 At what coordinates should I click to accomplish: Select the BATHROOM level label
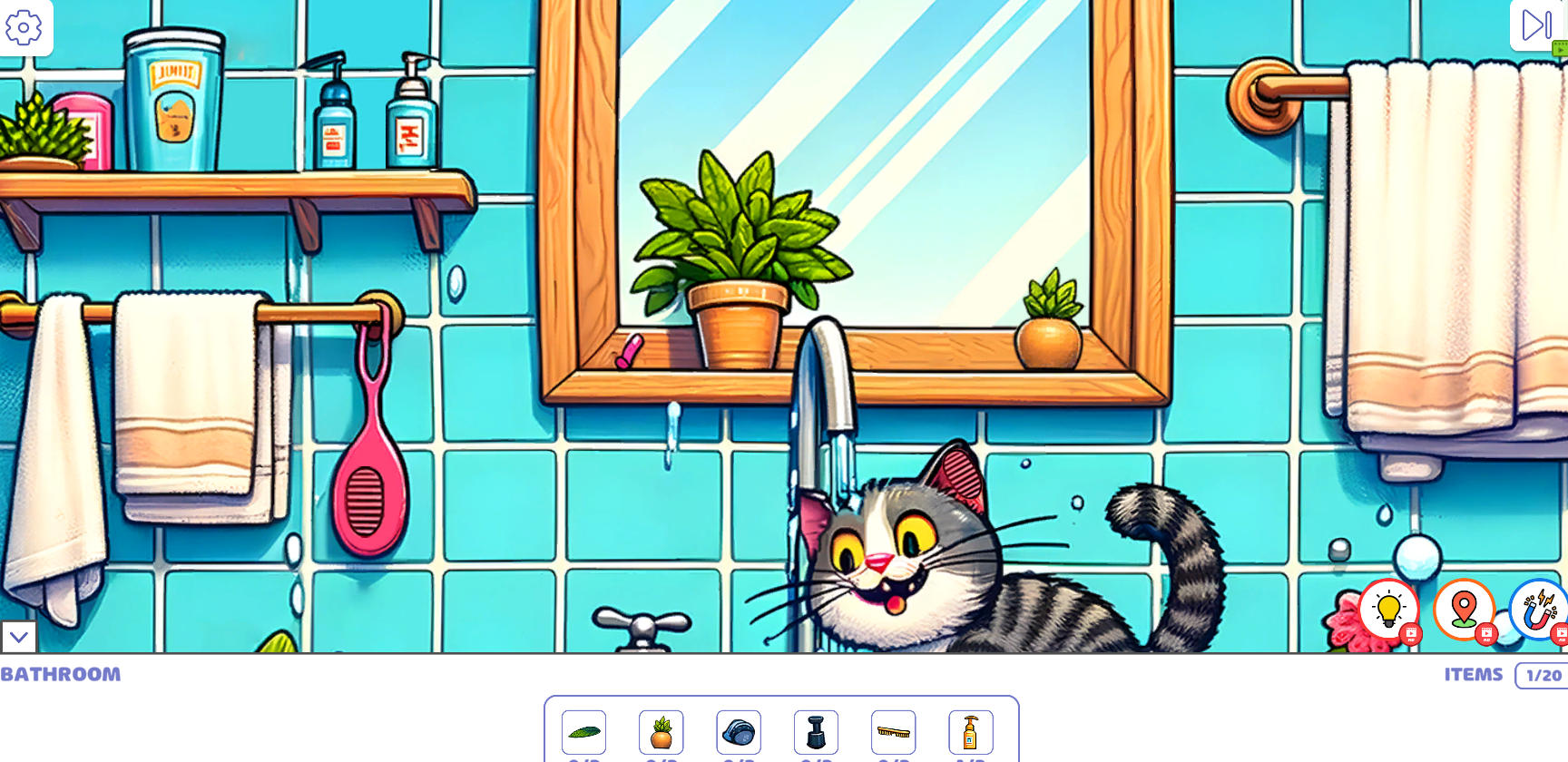[61, 675]
